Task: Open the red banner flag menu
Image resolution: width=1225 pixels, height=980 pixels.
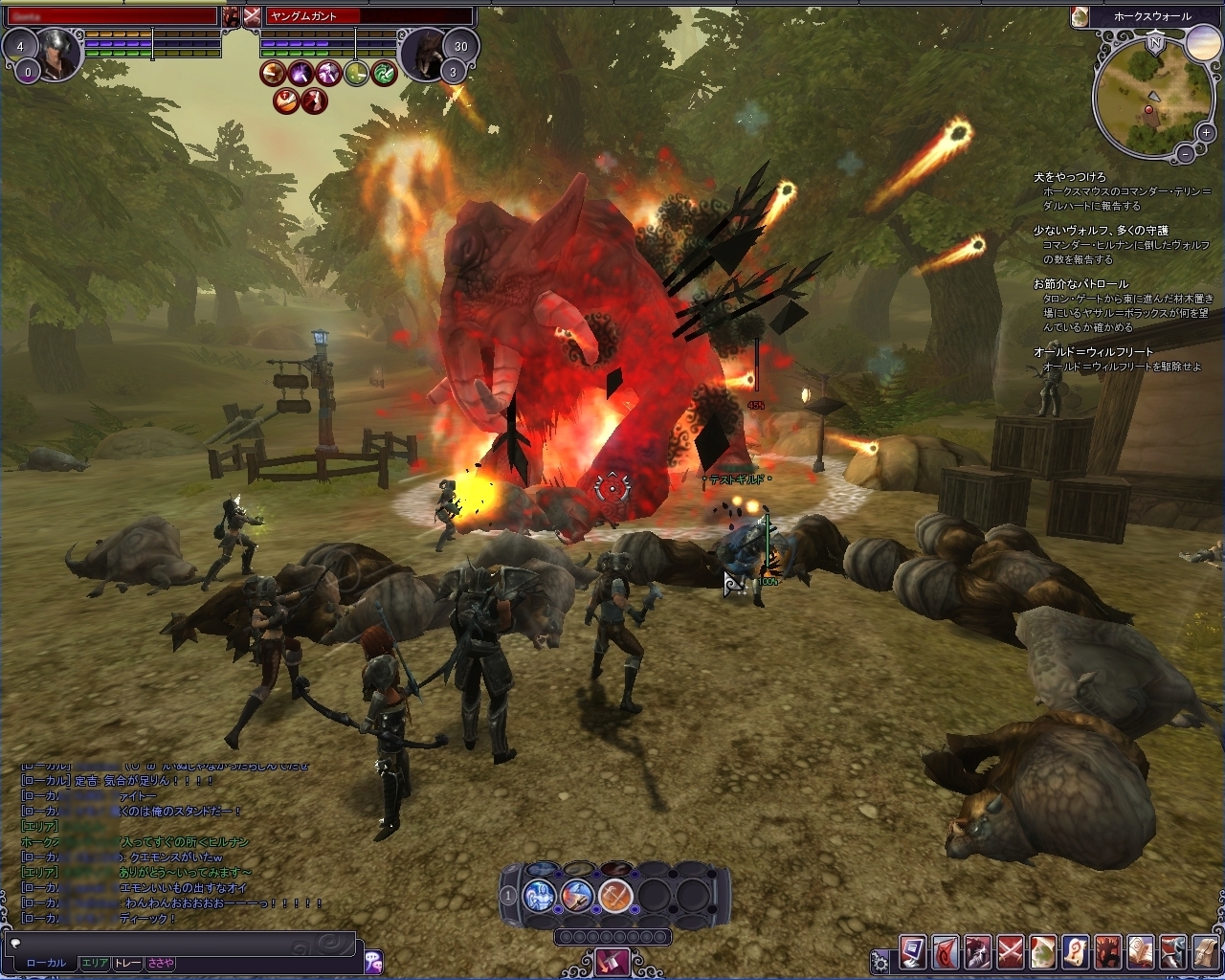Action: [946, 952]
